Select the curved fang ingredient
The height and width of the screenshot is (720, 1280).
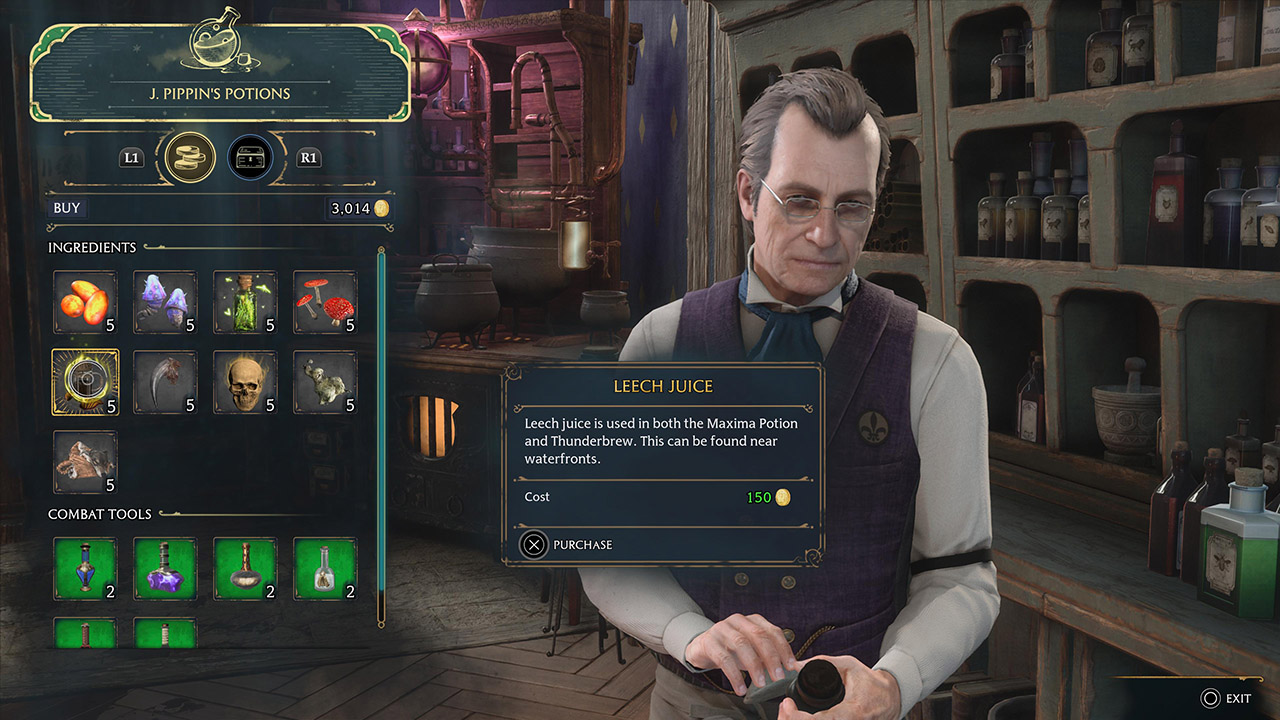(165, 382)
